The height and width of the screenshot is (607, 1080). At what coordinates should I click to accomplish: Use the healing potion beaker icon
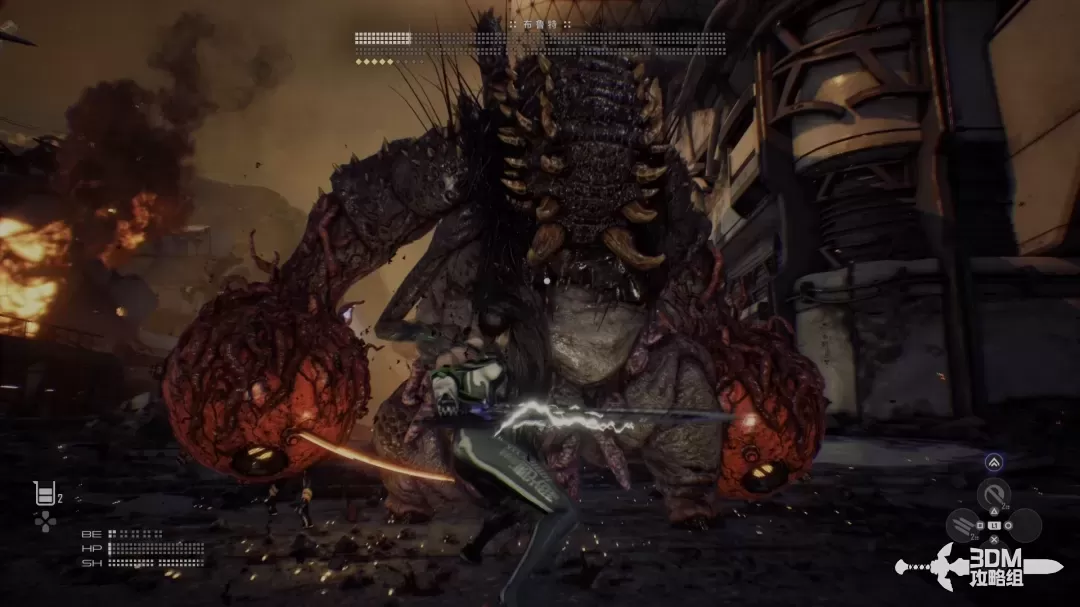[x=44, y=493]
